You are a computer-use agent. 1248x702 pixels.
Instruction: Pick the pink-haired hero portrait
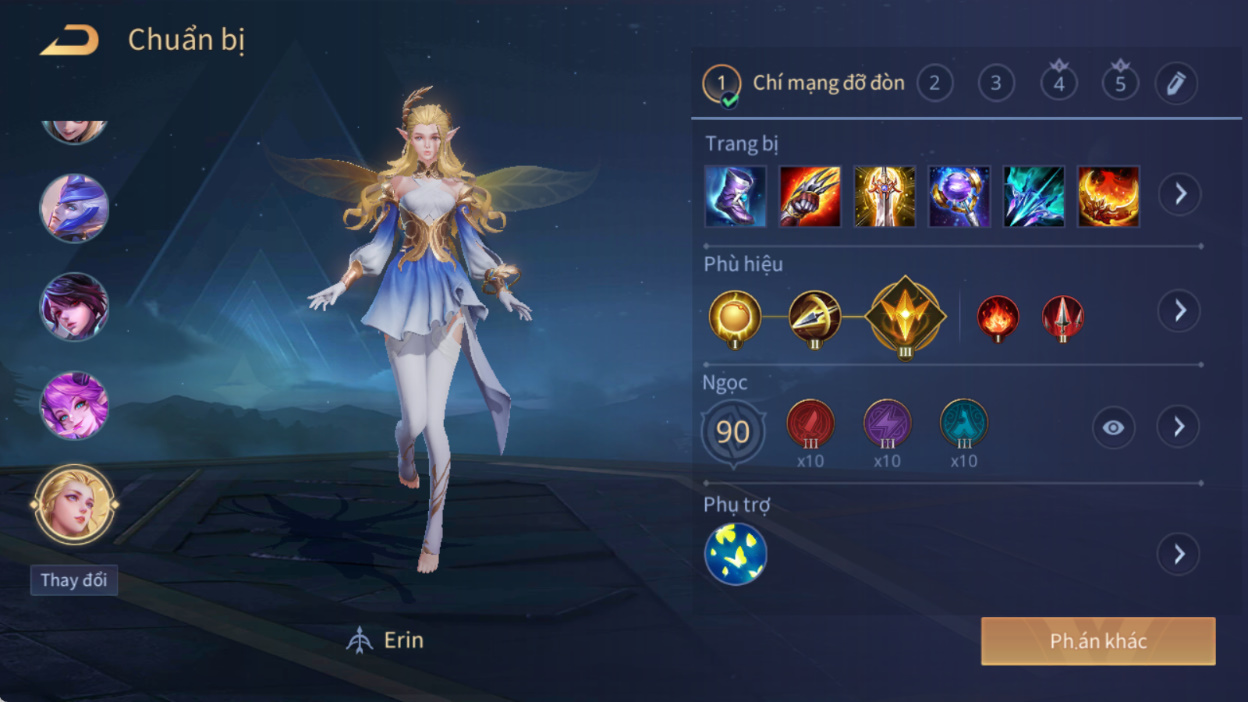(74, 406)
